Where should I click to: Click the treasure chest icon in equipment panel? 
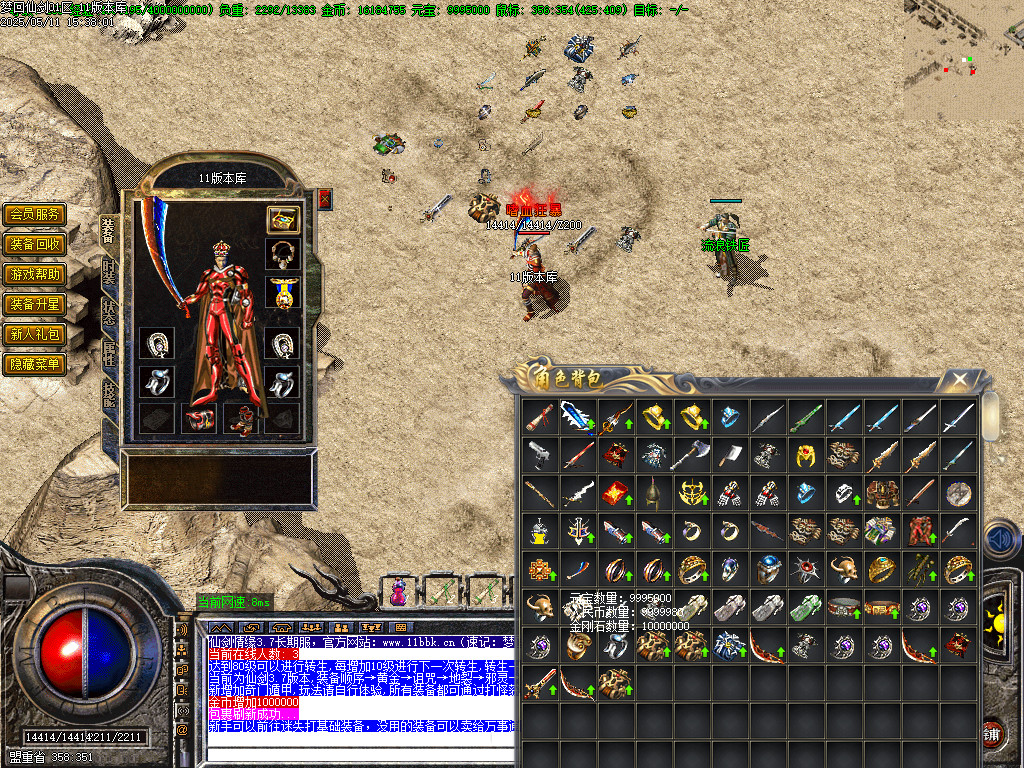(284, 220)
